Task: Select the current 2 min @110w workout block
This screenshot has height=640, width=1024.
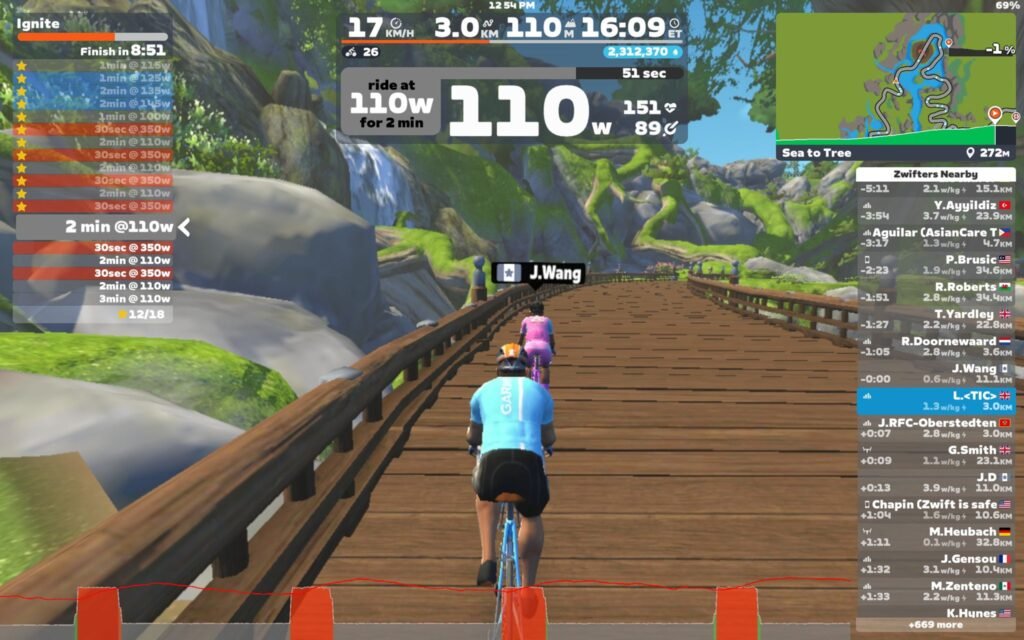Action: pyautogui.click(x=102, y=227)
